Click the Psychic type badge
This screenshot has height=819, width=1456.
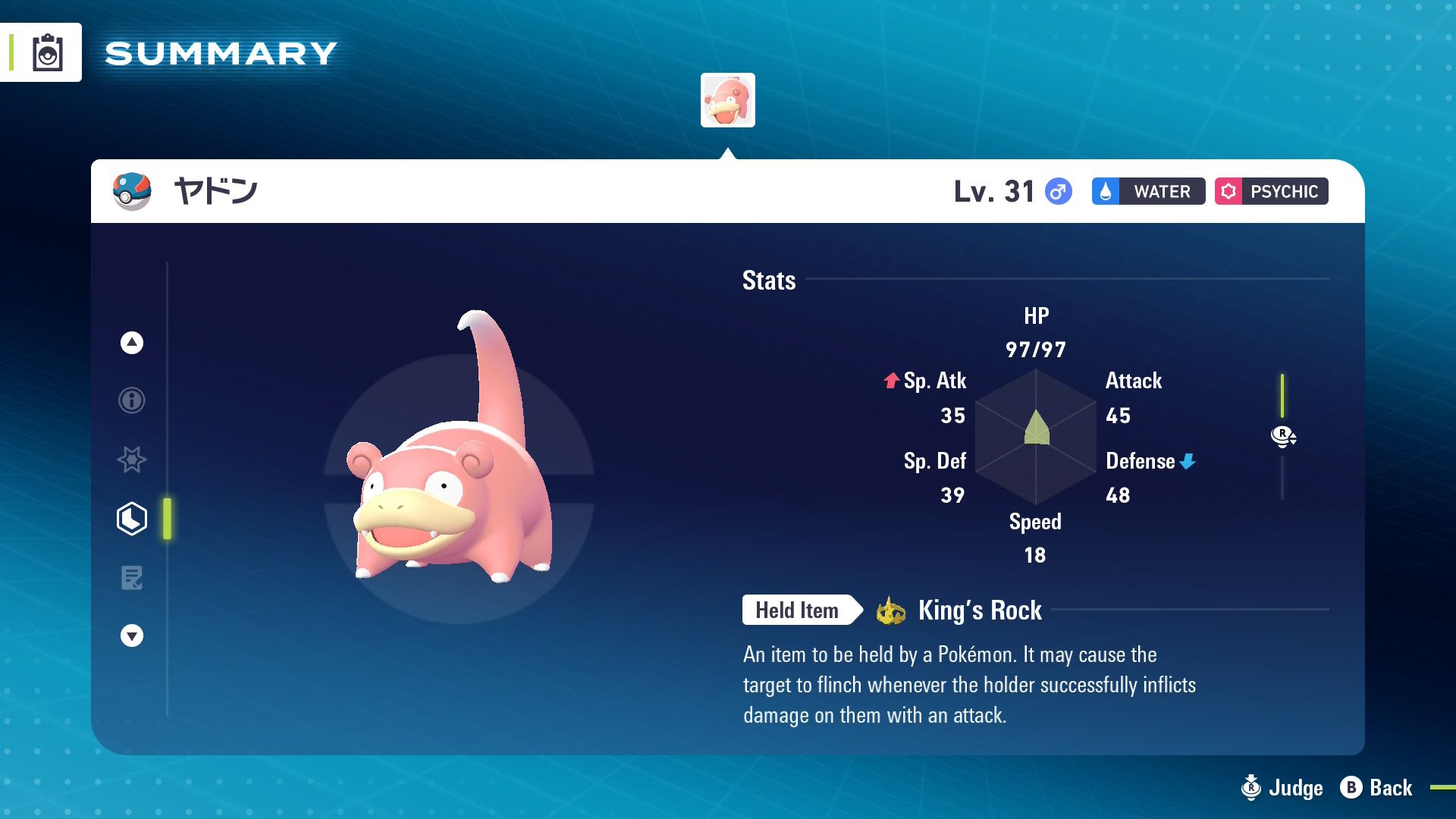click(x=1272, y=191)
